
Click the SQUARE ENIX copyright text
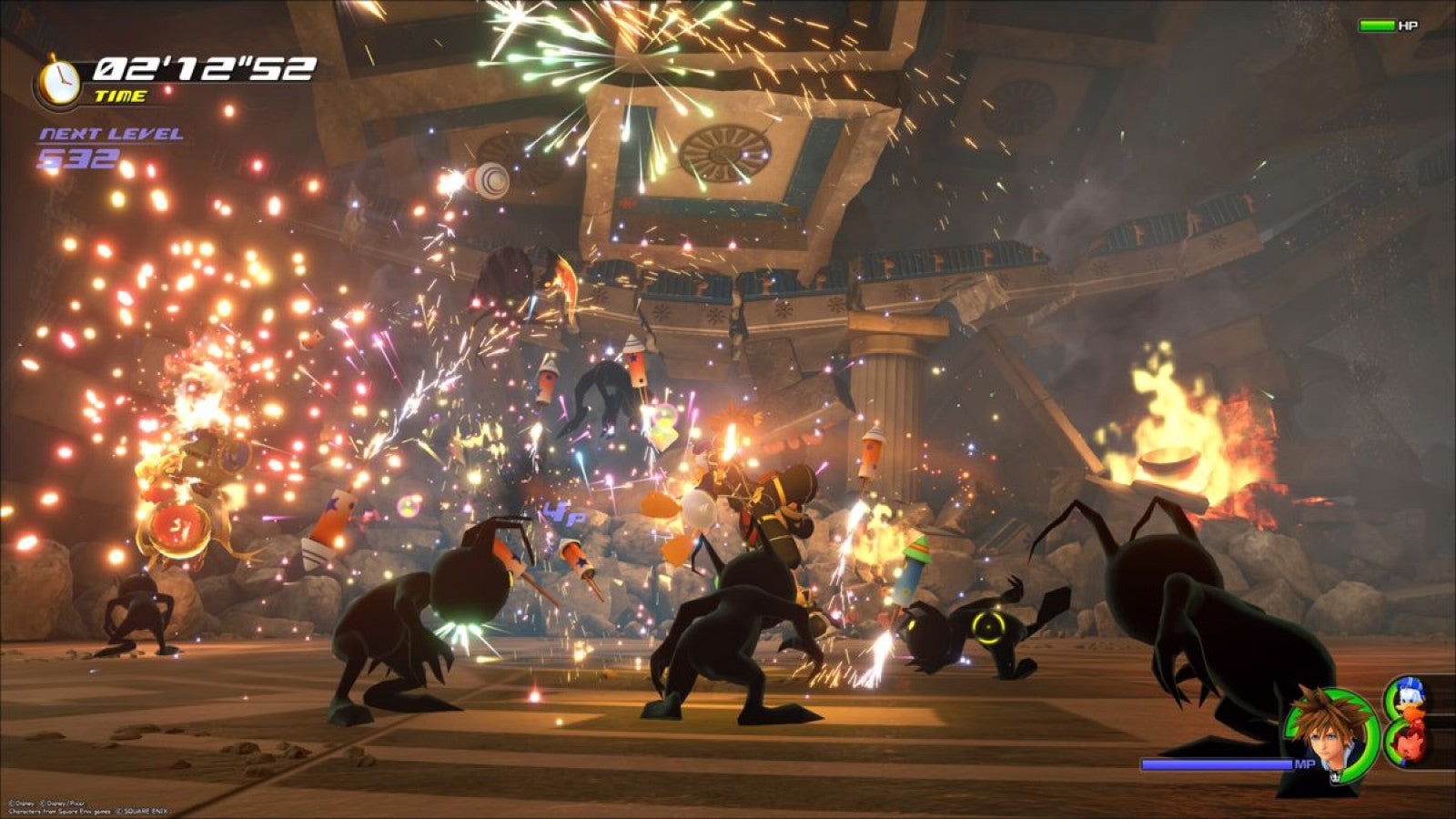[143, 811]
